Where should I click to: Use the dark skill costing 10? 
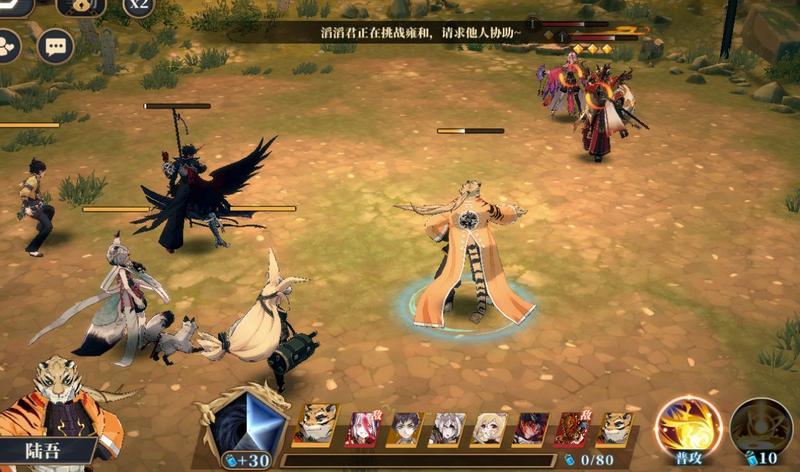coord(760,429)
